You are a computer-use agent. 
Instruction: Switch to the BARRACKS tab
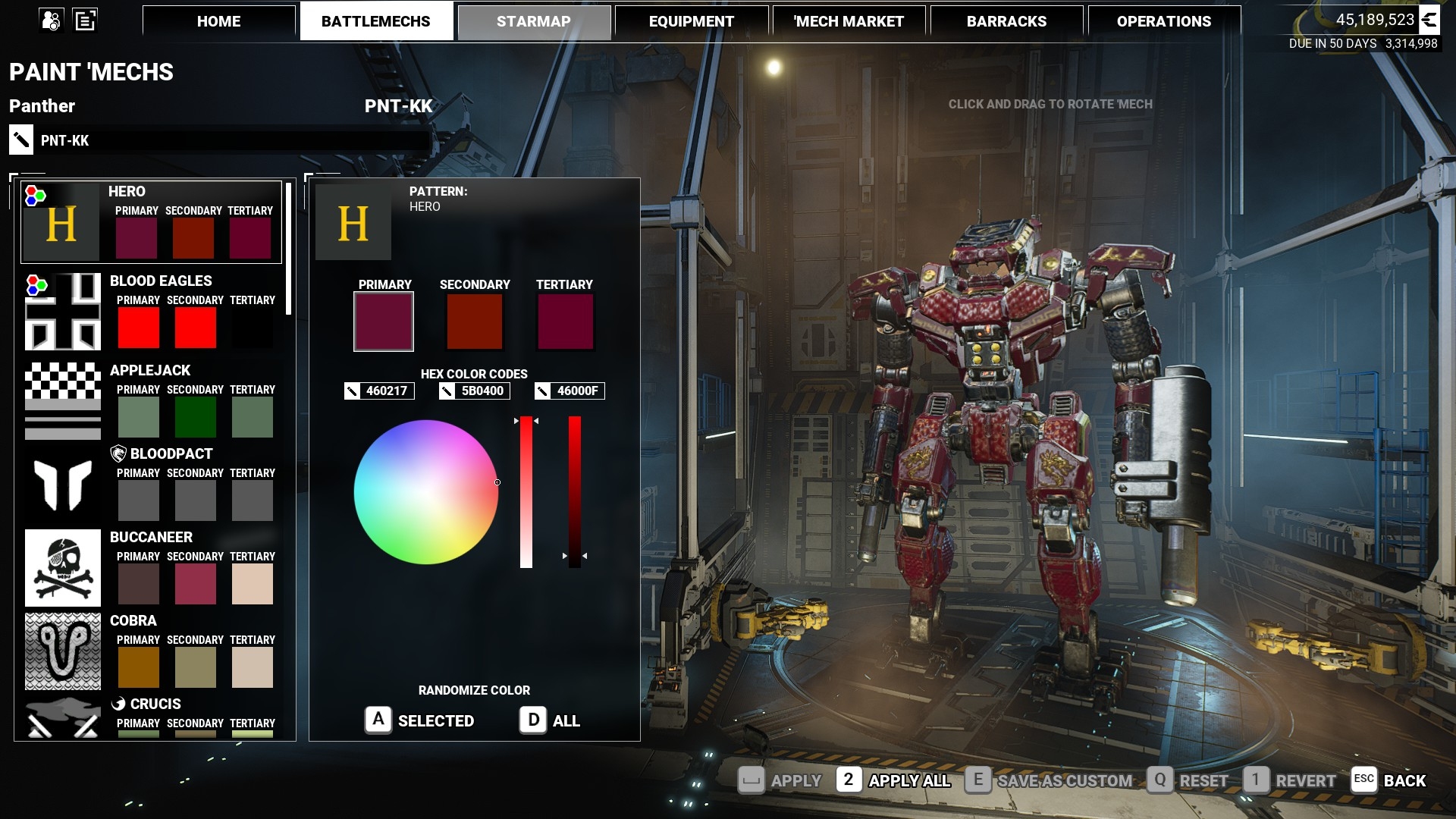click(1006, 21)
